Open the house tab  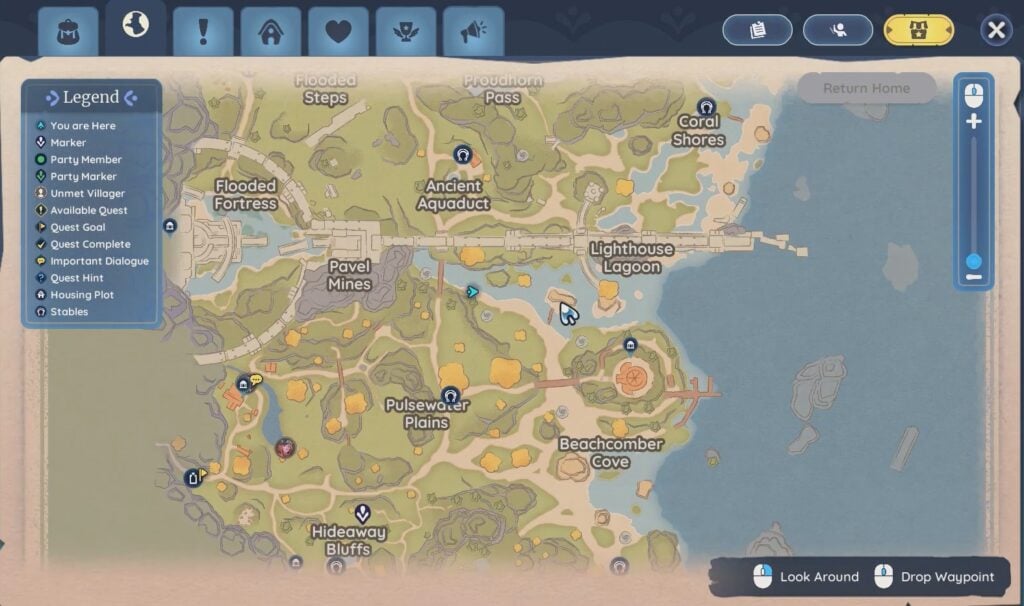click(x=270, y=31)
